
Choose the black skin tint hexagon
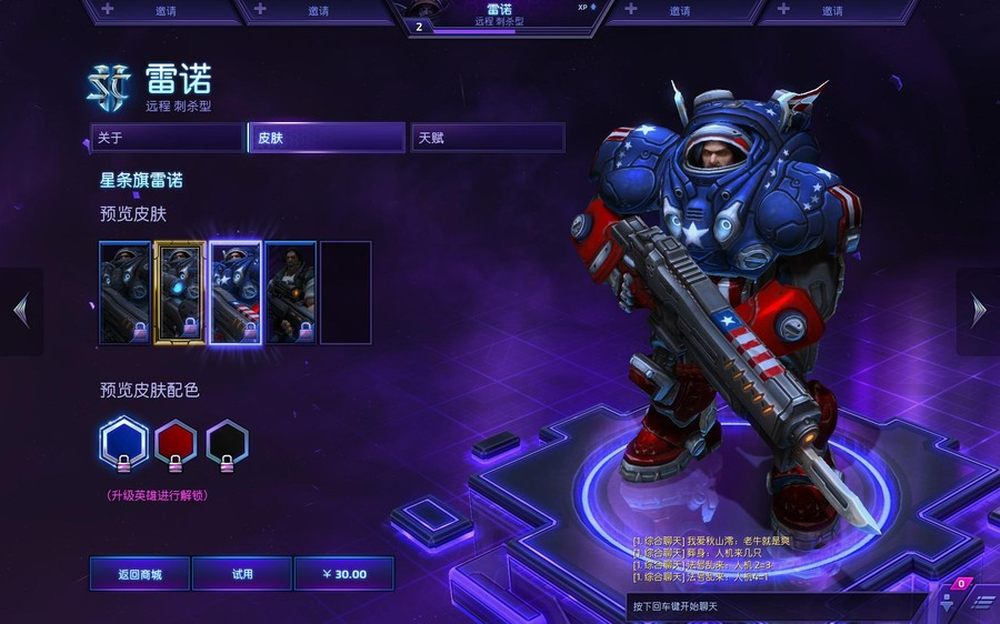click(x=227, y=442)
